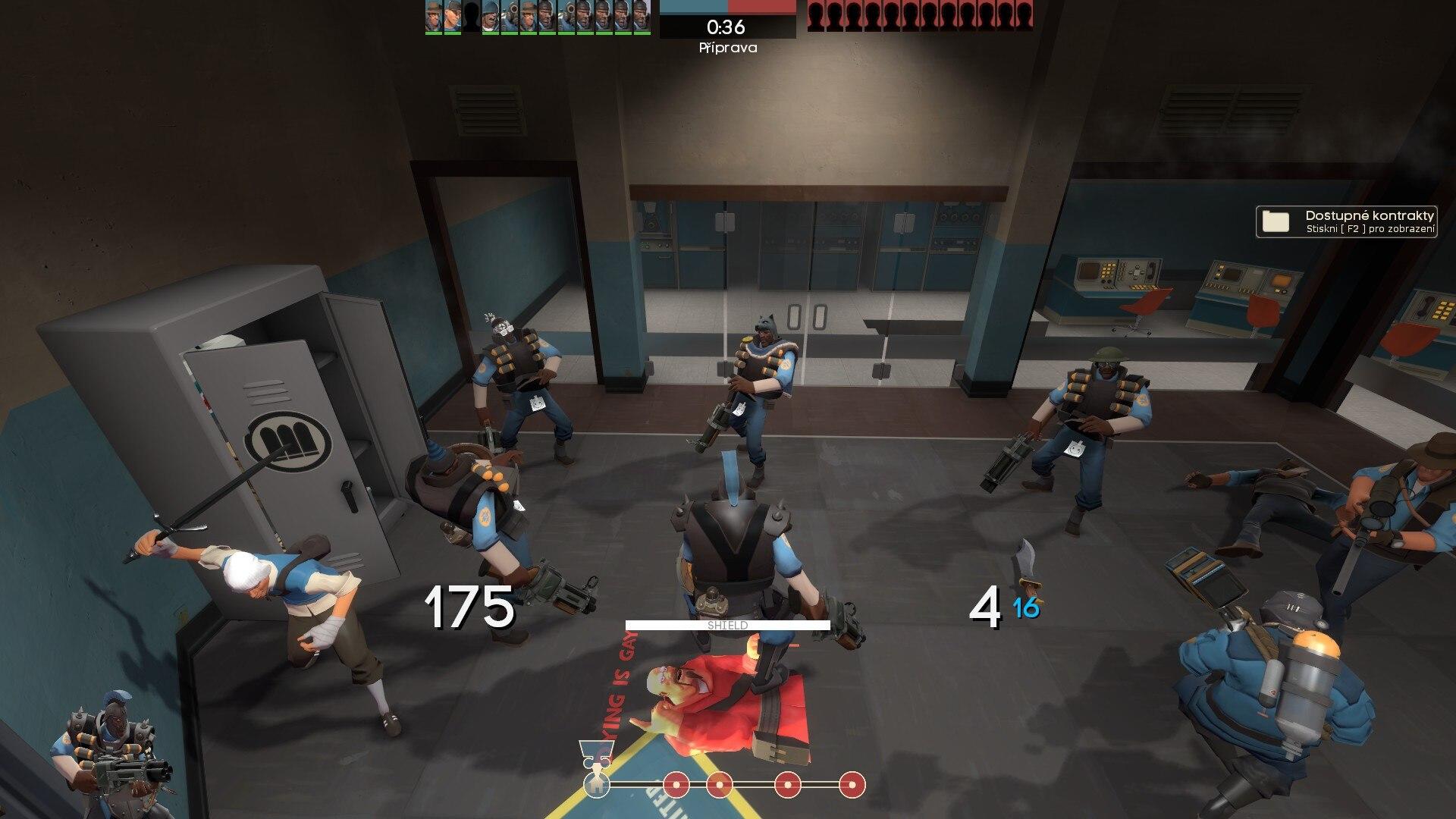Select the orange-tinted second checkpoint marker
This screenshot has height=819, width=1456.
coord(720,786)
